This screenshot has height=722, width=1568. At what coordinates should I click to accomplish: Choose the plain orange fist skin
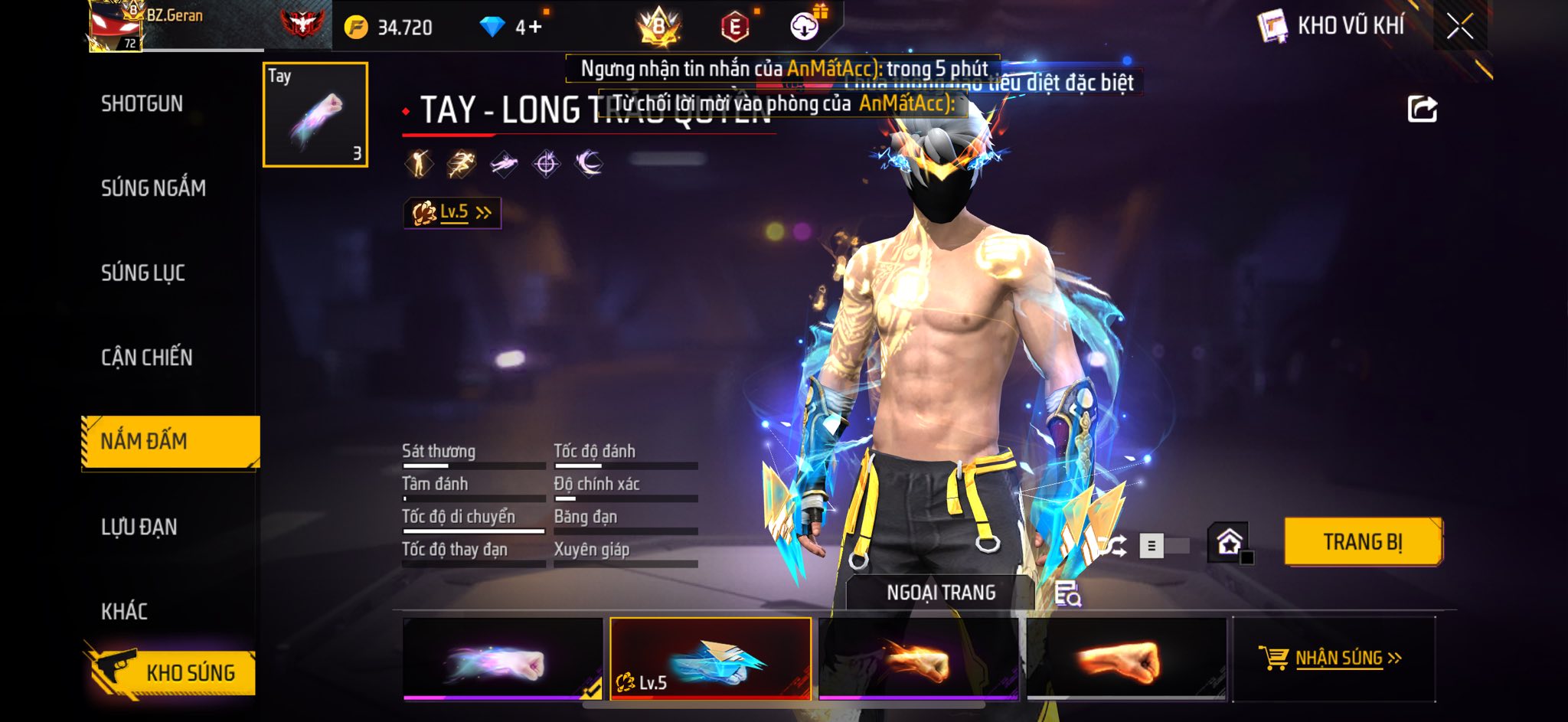pos(1126,658)
